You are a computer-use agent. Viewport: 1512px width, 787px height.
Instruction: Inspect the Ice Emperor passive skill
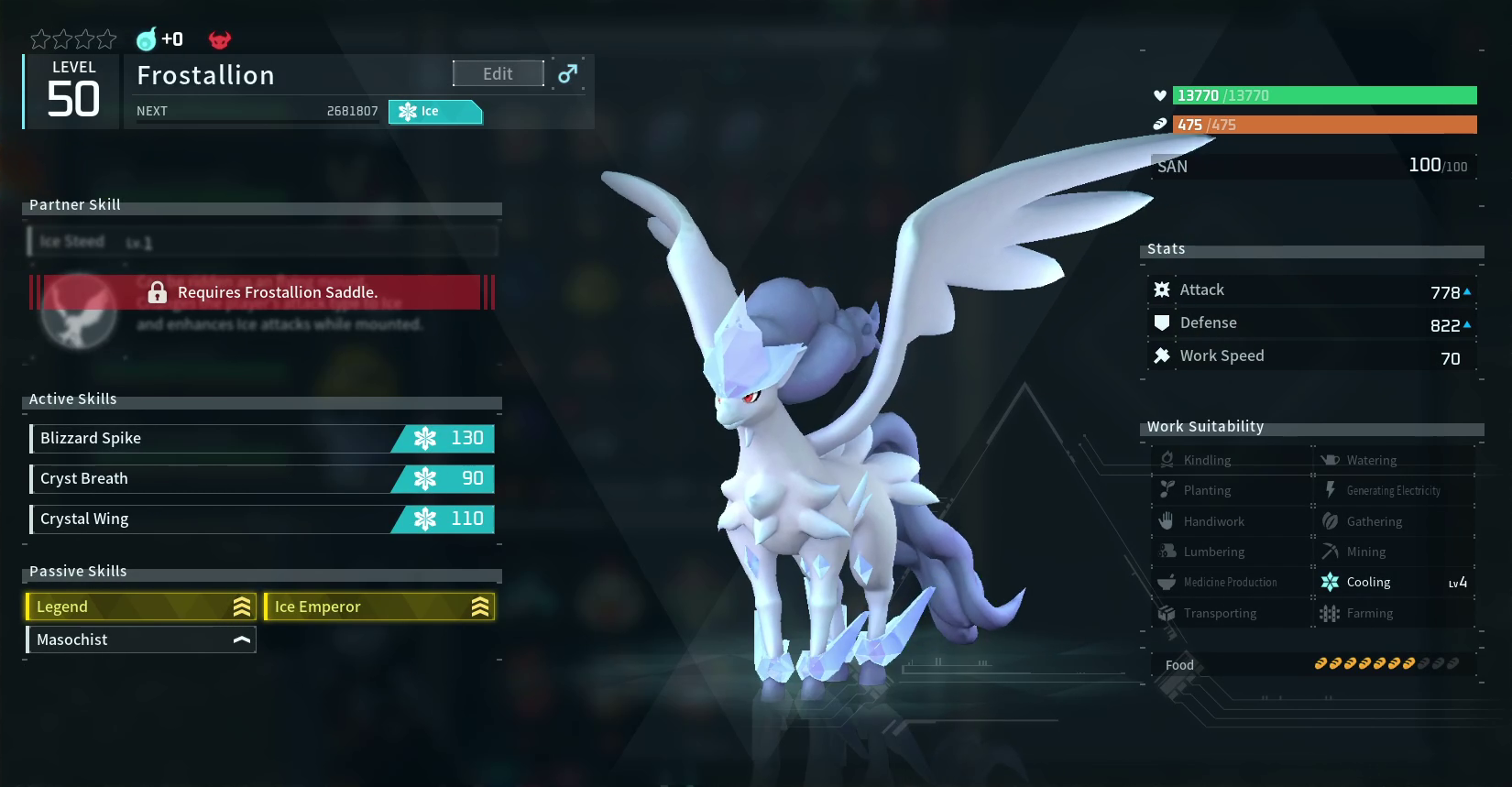click(379, 607)
